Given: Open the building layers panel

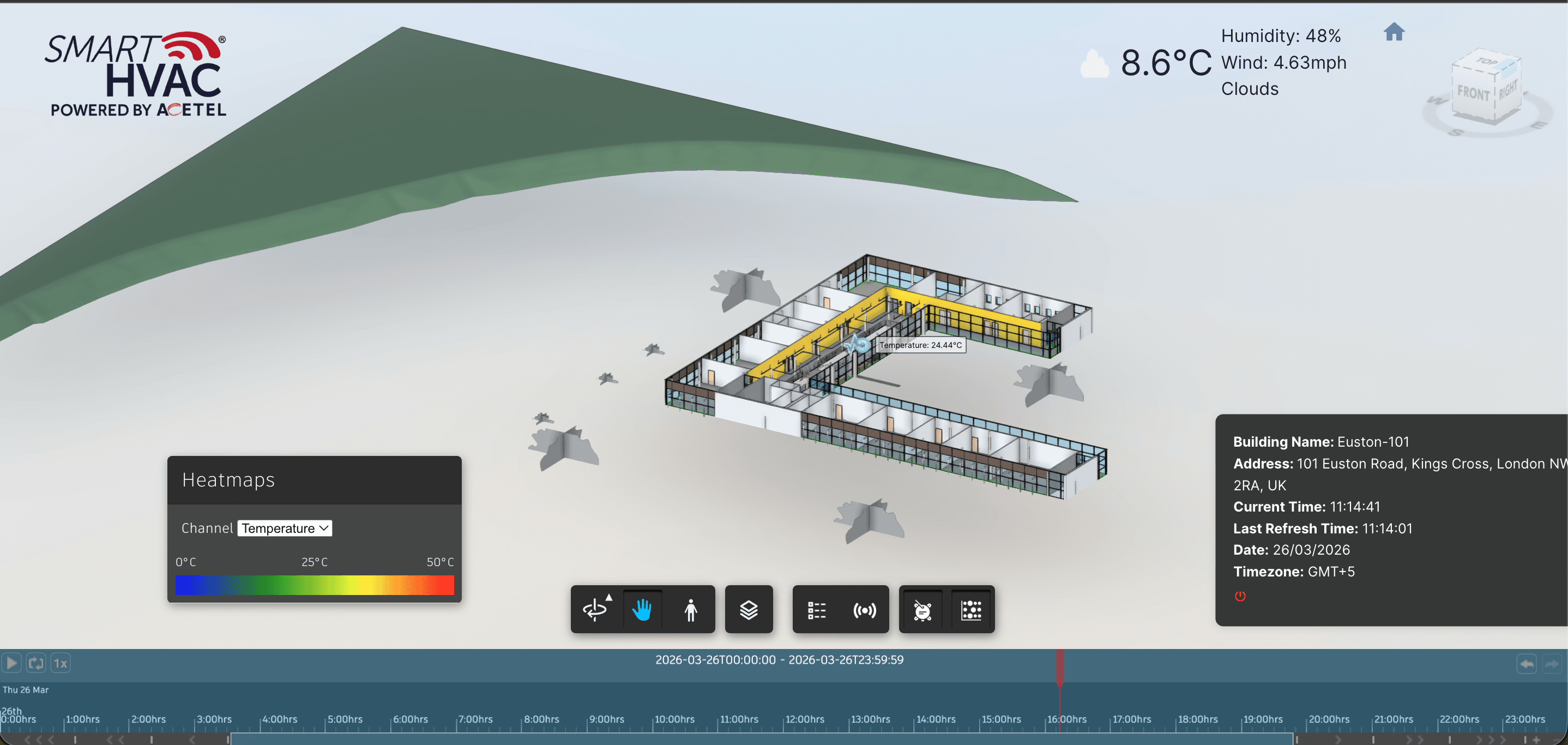Looking at the screenshot, I should click(x=749, y=609).
